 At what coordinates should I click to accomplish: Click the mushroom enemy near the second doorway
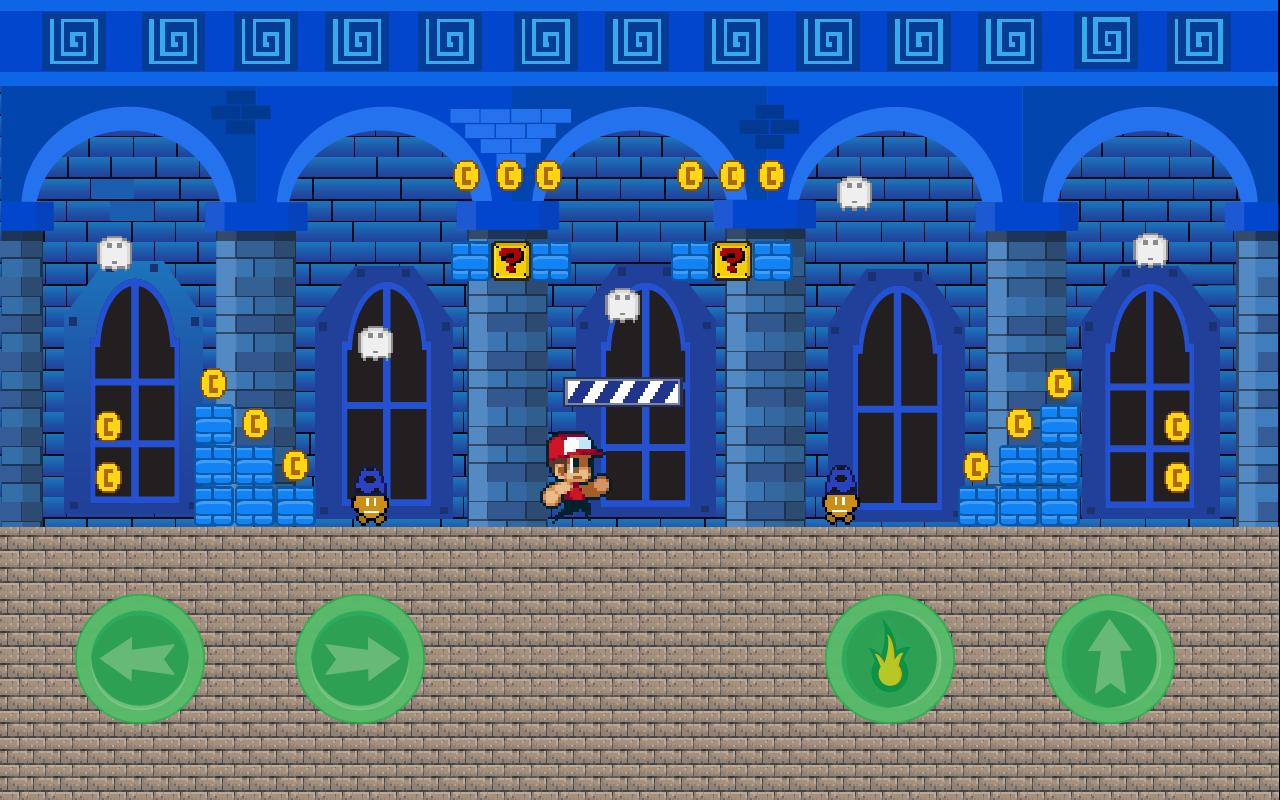[x=371, y=497]
